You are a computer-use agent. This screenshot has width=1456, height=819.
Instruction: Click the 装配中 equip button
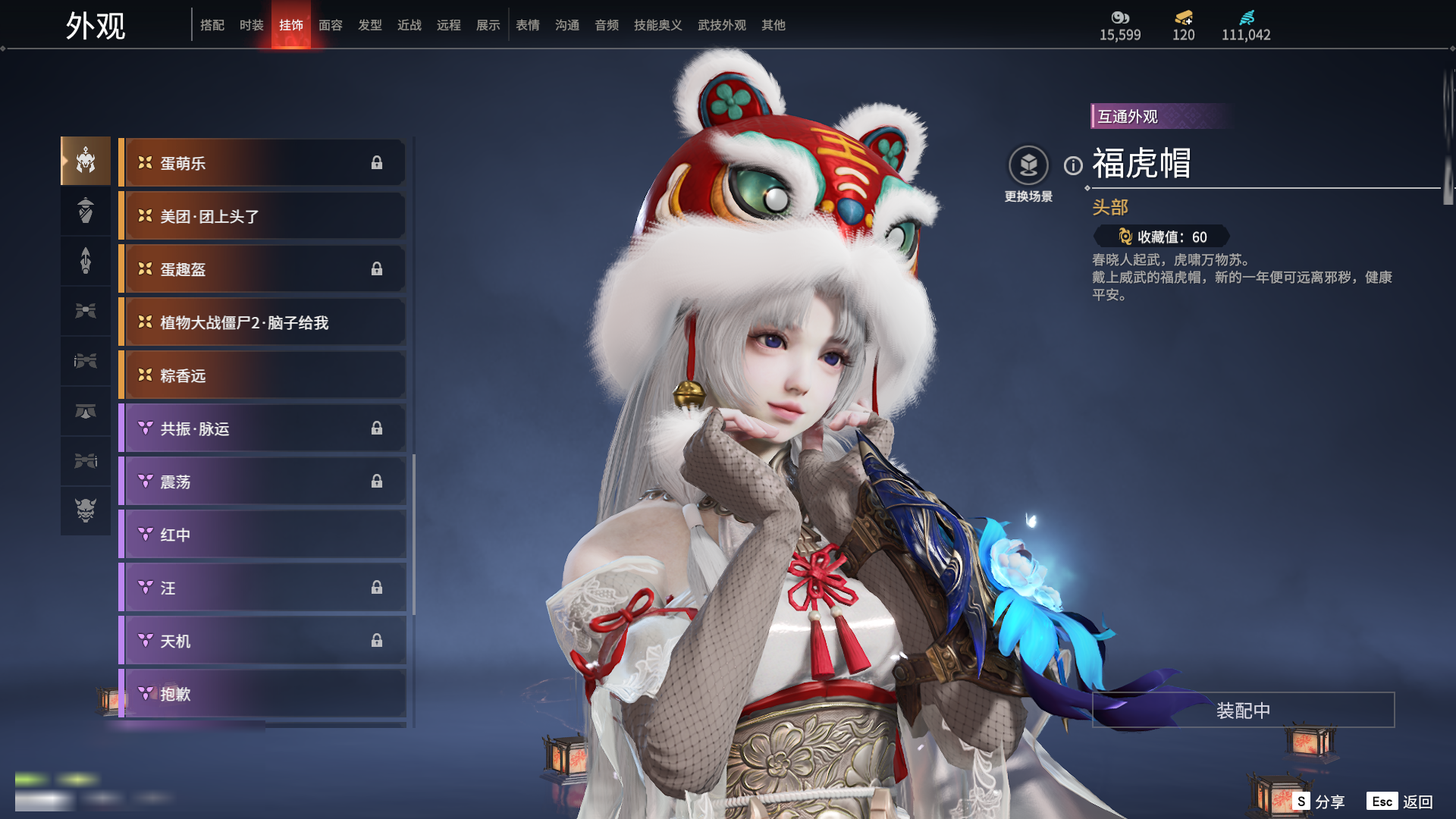point(1243,711)
